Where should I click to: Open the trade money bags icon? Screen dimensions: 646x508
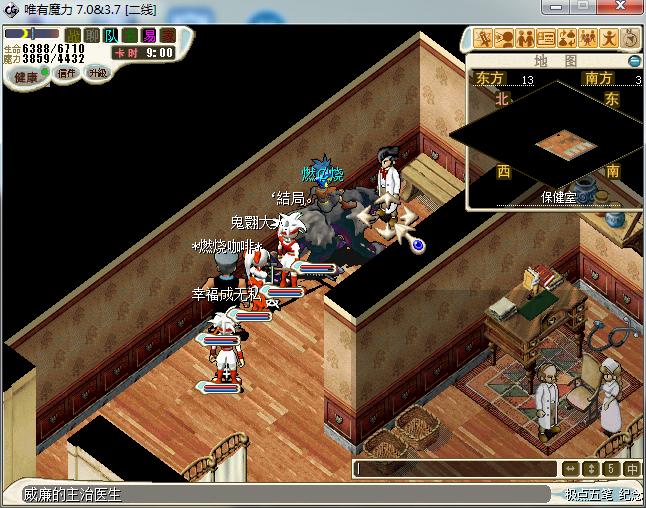[567, 39]
